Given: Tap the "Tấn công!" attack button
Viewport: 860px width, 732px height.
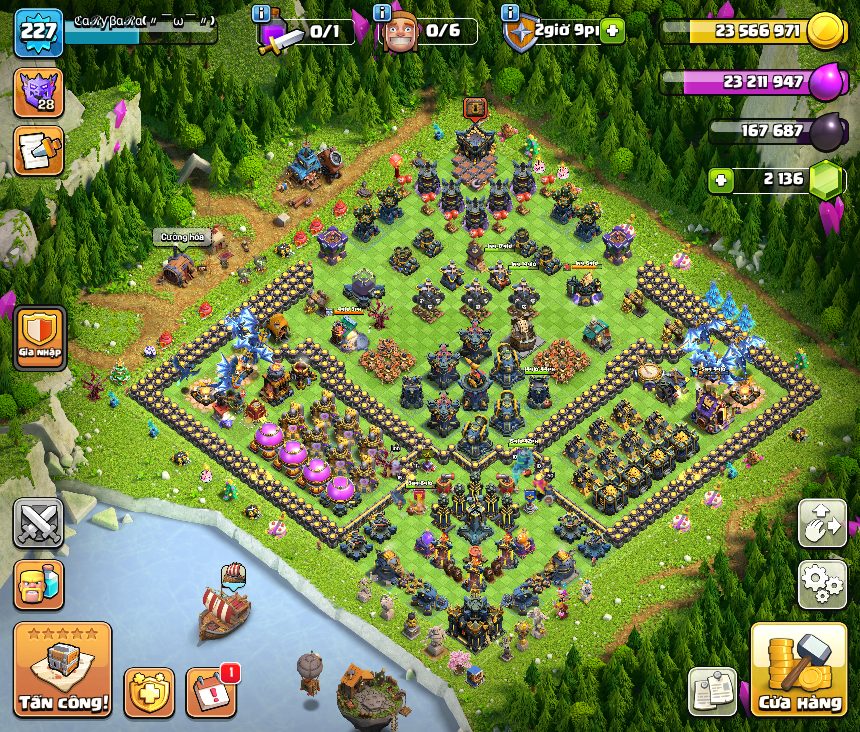Looking at the screenshot, I should pos(62,669).
